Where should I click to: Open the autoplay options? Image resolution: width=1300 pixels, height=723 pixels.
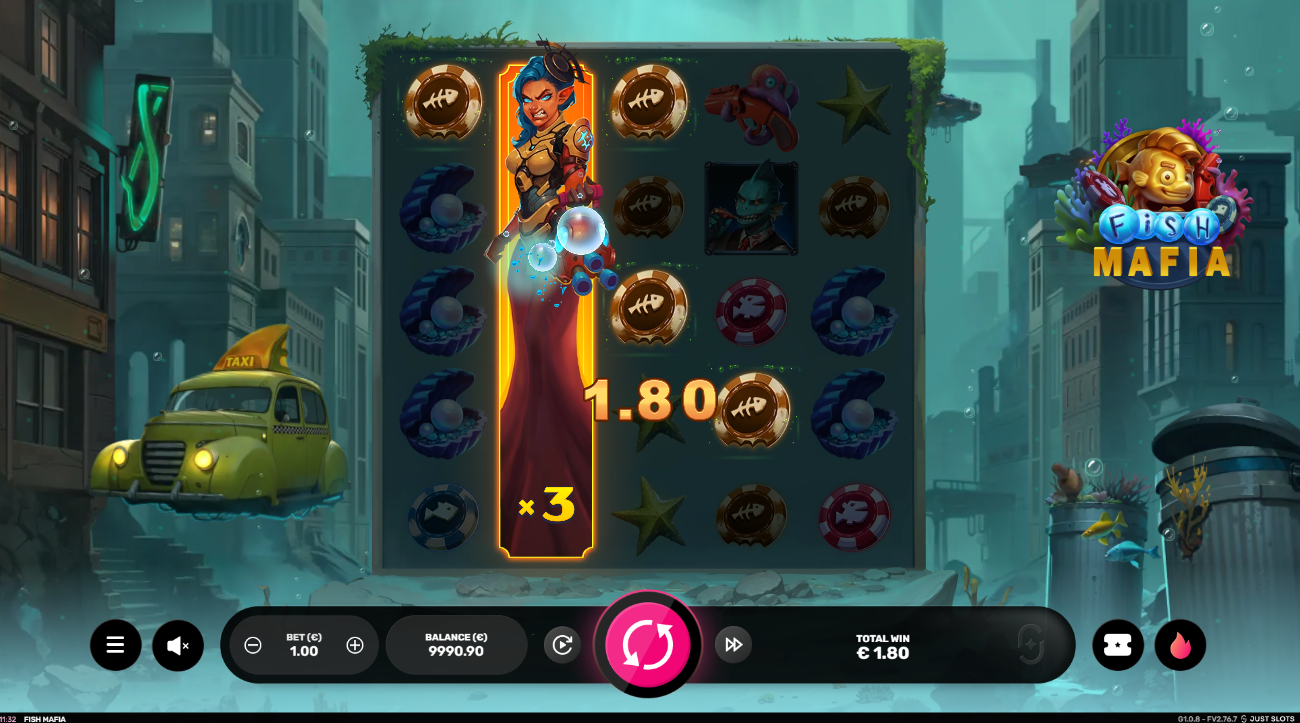coord(562,645)
